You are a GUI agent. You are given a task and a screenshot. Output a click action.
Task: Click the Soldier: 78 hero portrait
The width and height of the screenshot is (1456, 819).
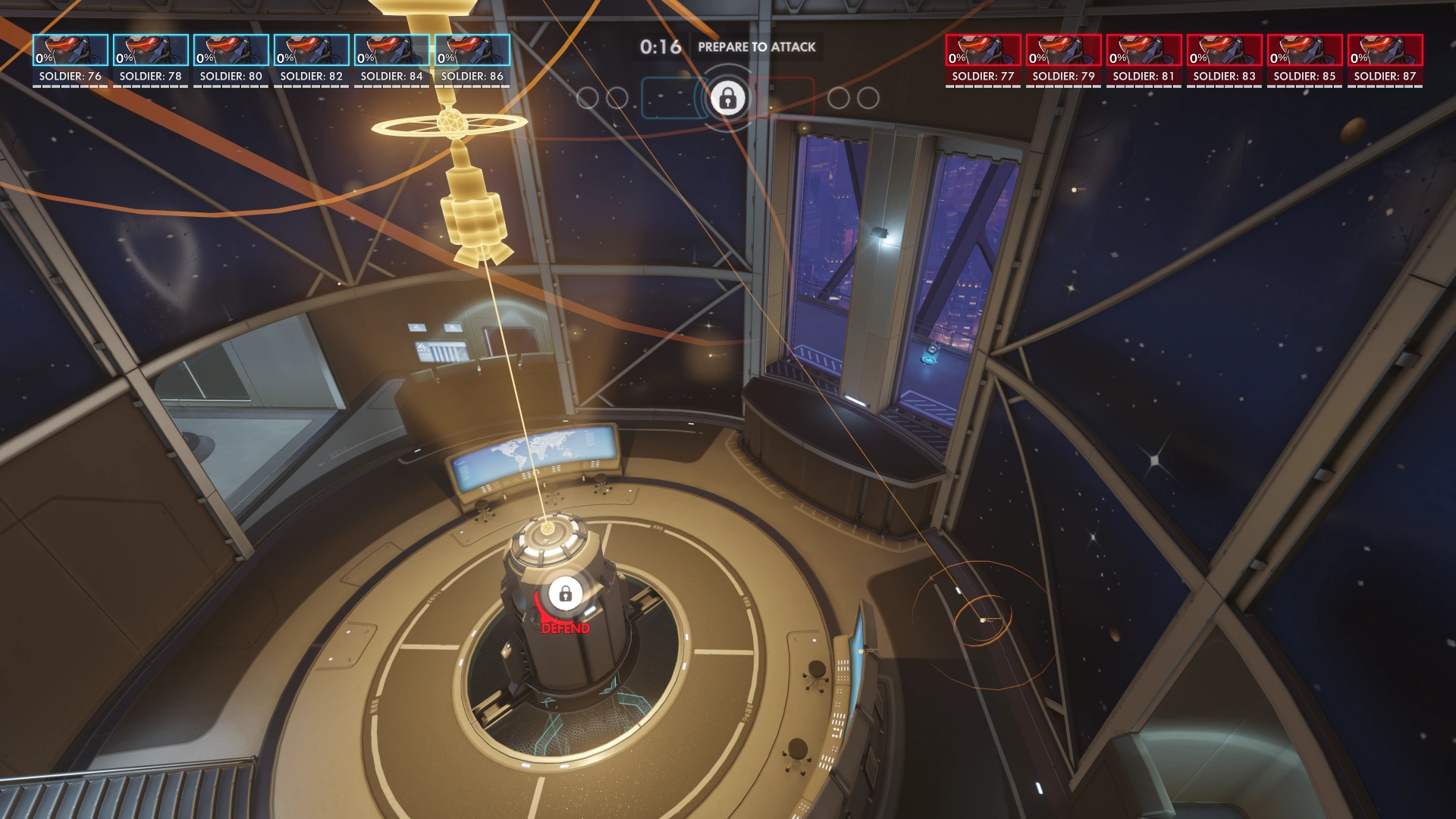click(x=150, y=49)
